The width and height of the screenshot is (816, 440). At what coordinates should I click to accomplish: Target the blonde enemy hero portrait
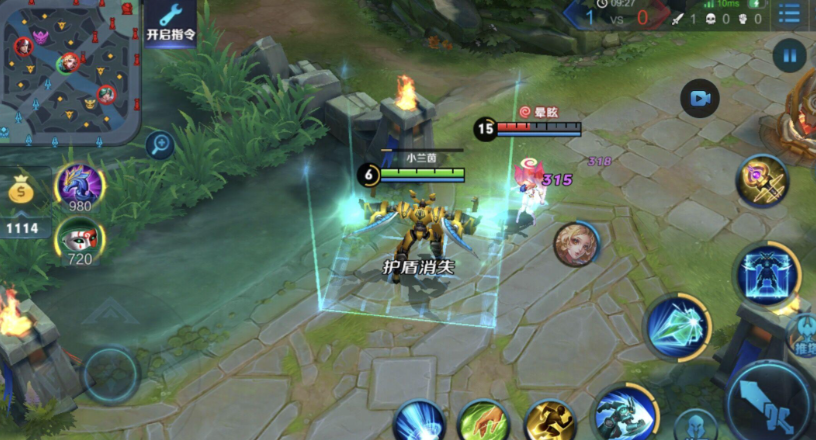click(576, 244)
